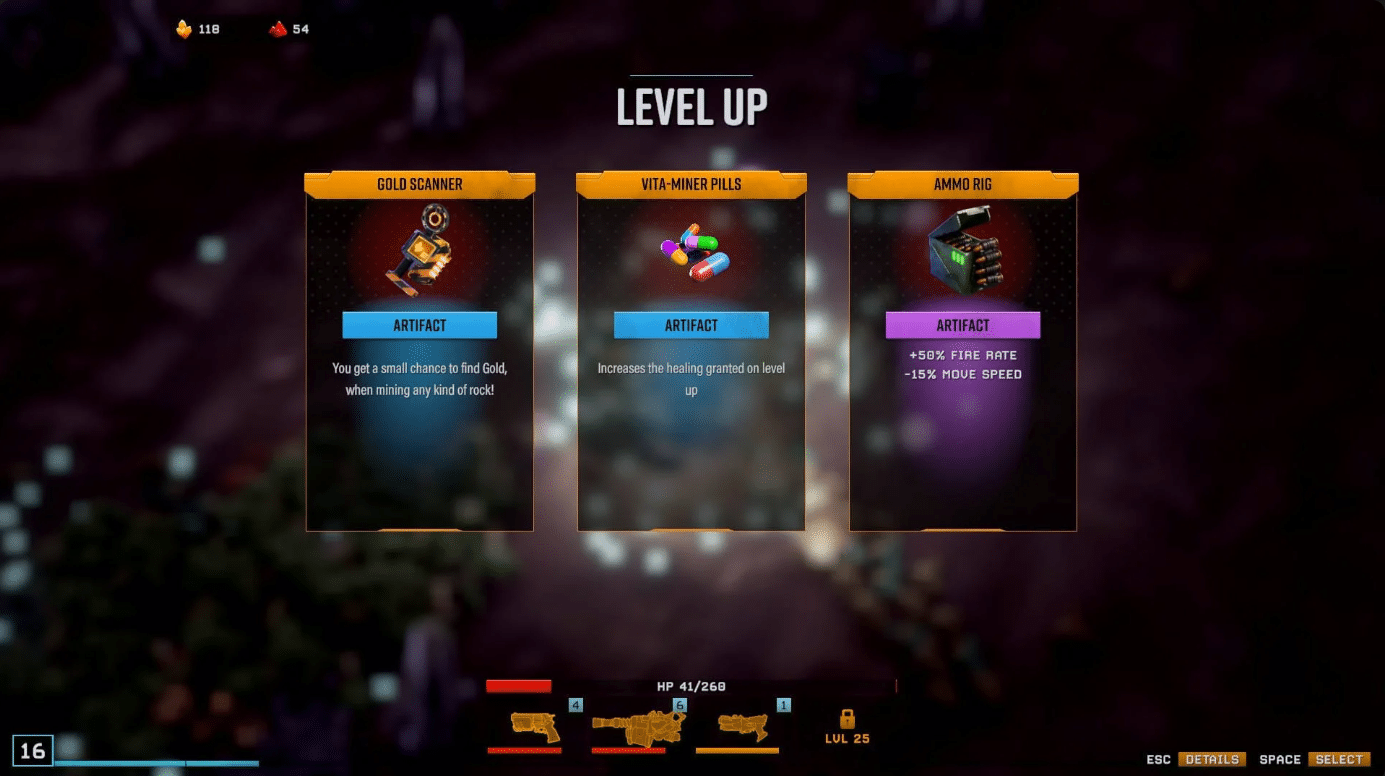The width and height of the screenshot is (1385, 776).
Task: Click the Vita-Miner Pills capsule icon
Action: 691,250
